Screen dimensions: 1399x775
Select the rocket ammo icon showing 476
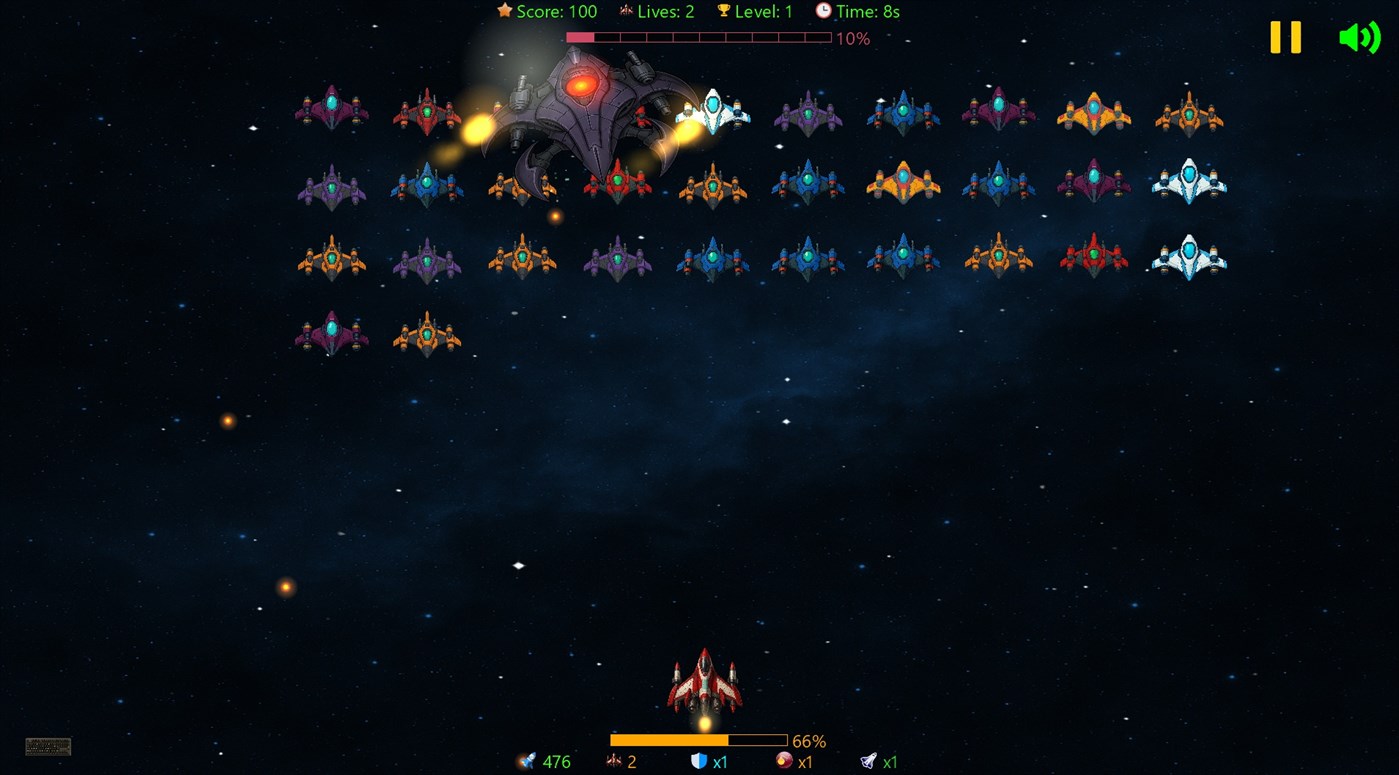pos(528,761)
